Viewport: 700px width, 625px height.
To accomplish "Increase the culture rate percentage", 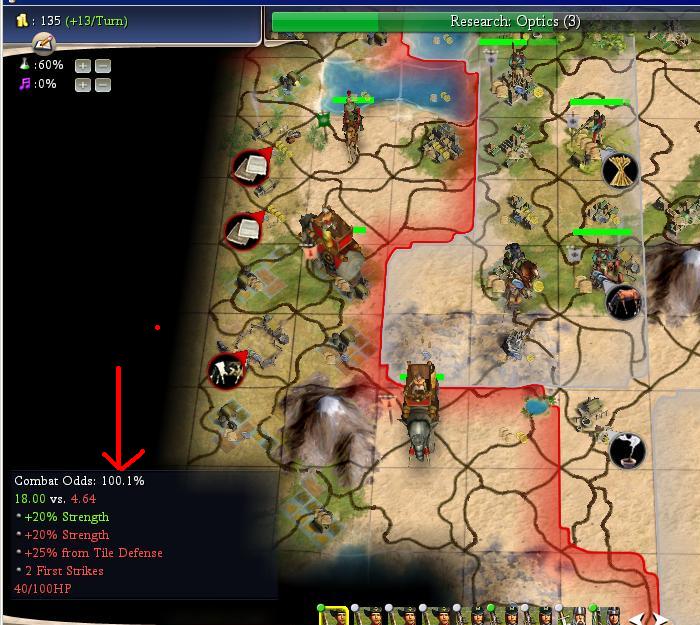I will (83, 85).
